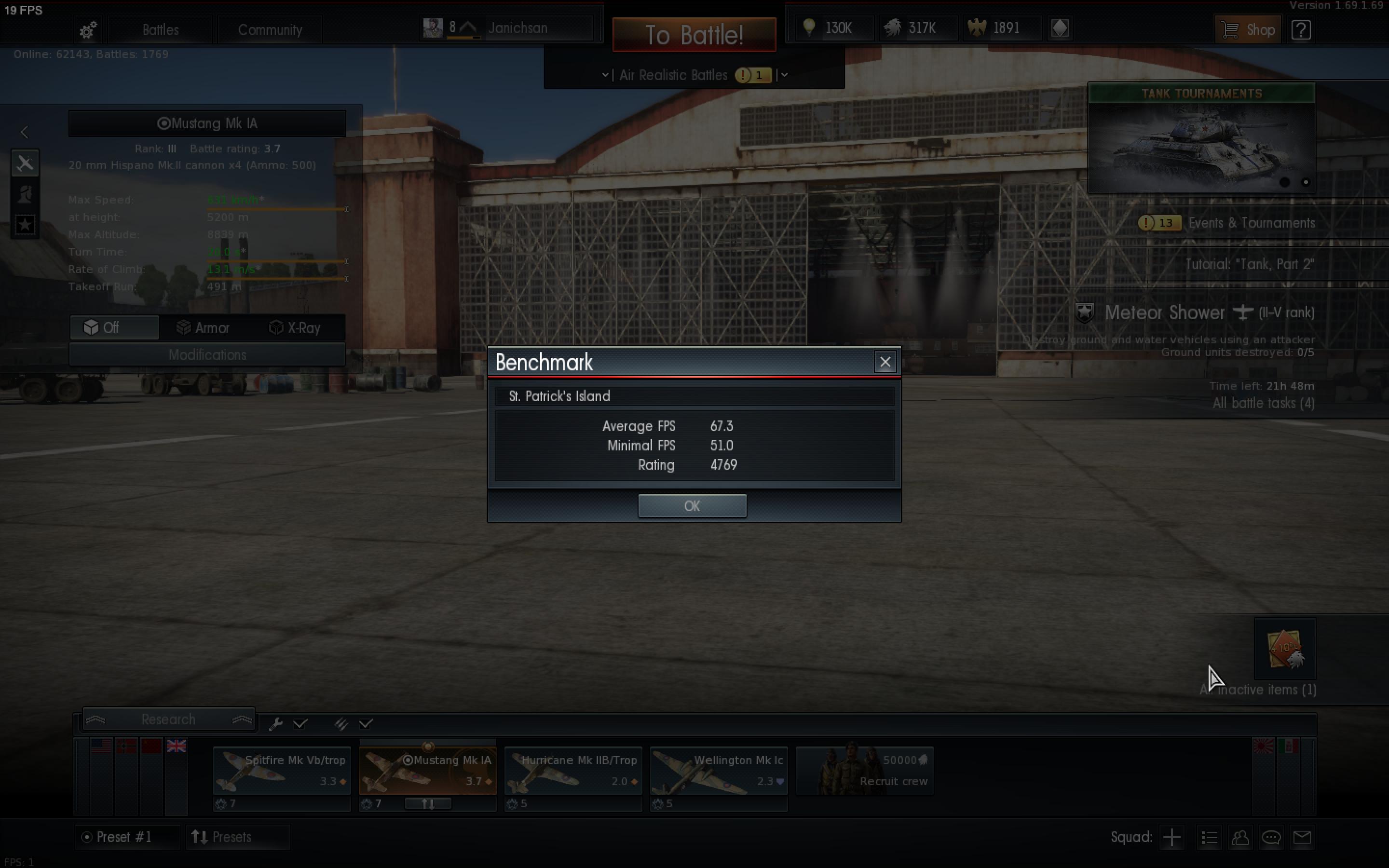
Task: Enable automatic repair wrench checkbox
Action: [301, 723]
